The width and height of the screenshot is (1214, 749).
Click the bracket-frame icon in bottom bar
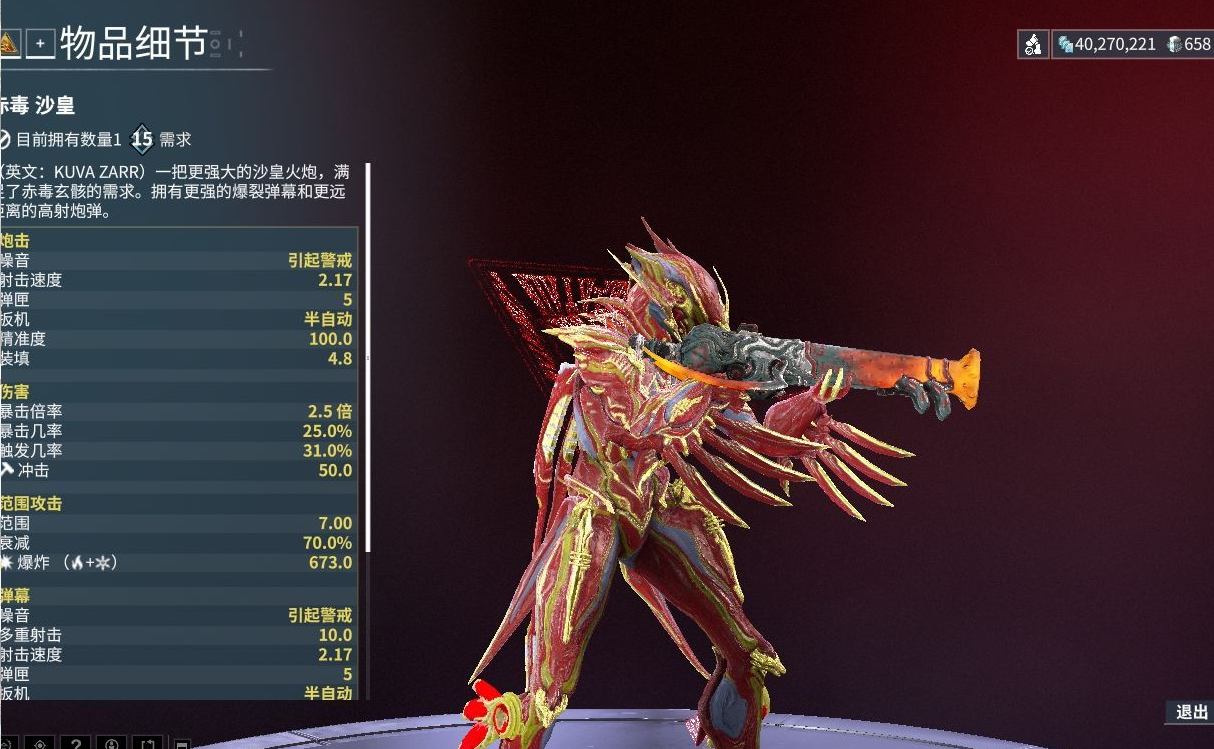pos(147,744)
